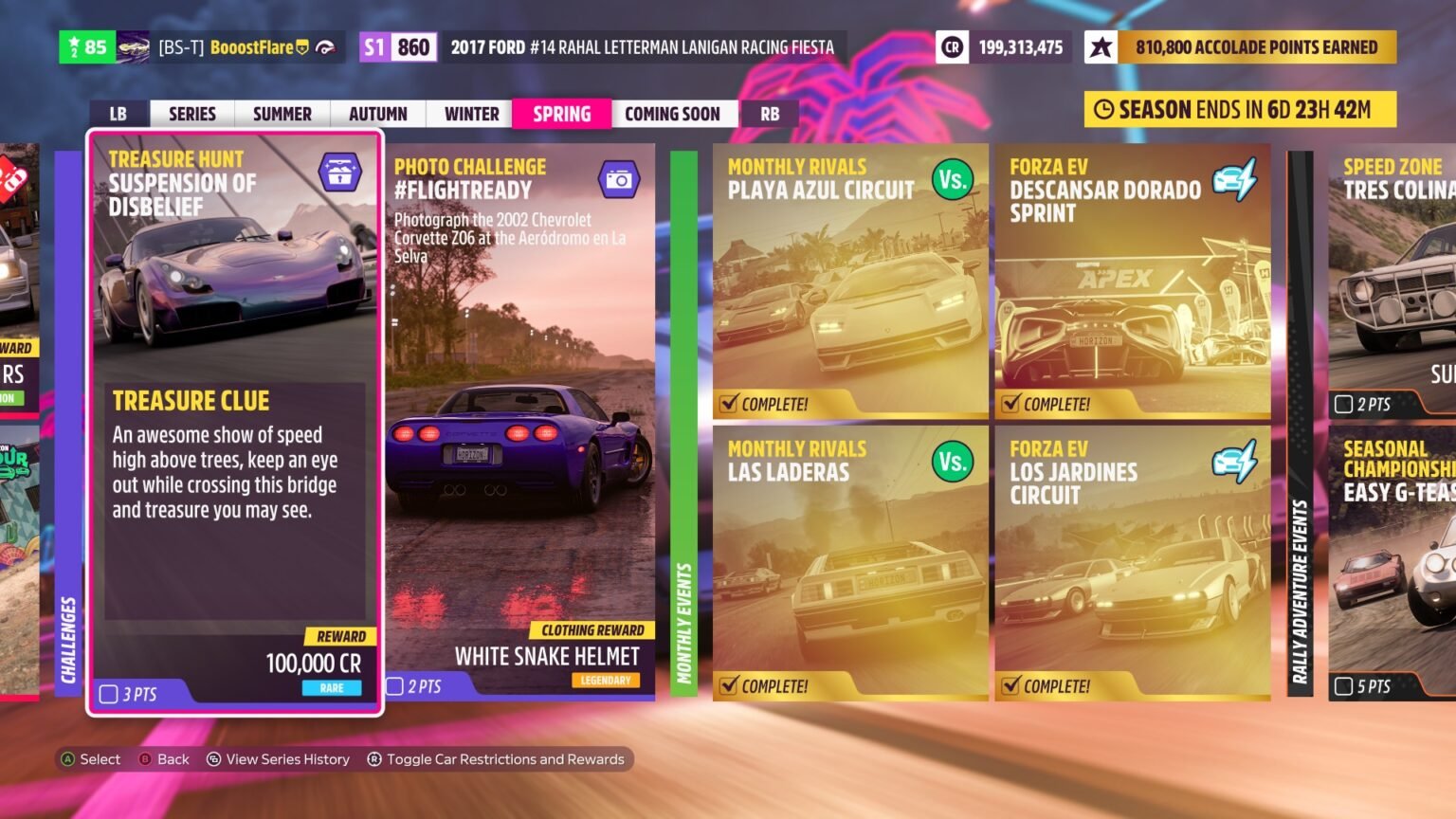Select the Vs. badge on Las Laderas Monthly Rivals
This screenshot has width=1456, height=819.
(x=953, y=462)
